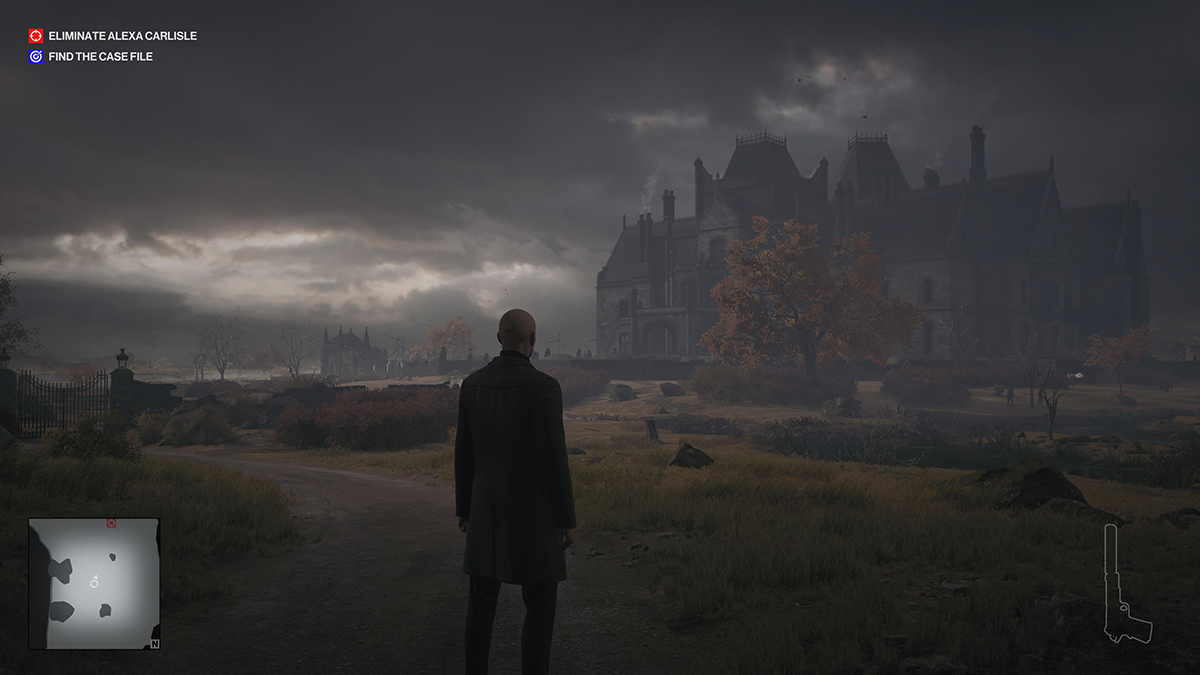1200x675 pixels.
Task: Open the minimap
Action: (94, 584)
